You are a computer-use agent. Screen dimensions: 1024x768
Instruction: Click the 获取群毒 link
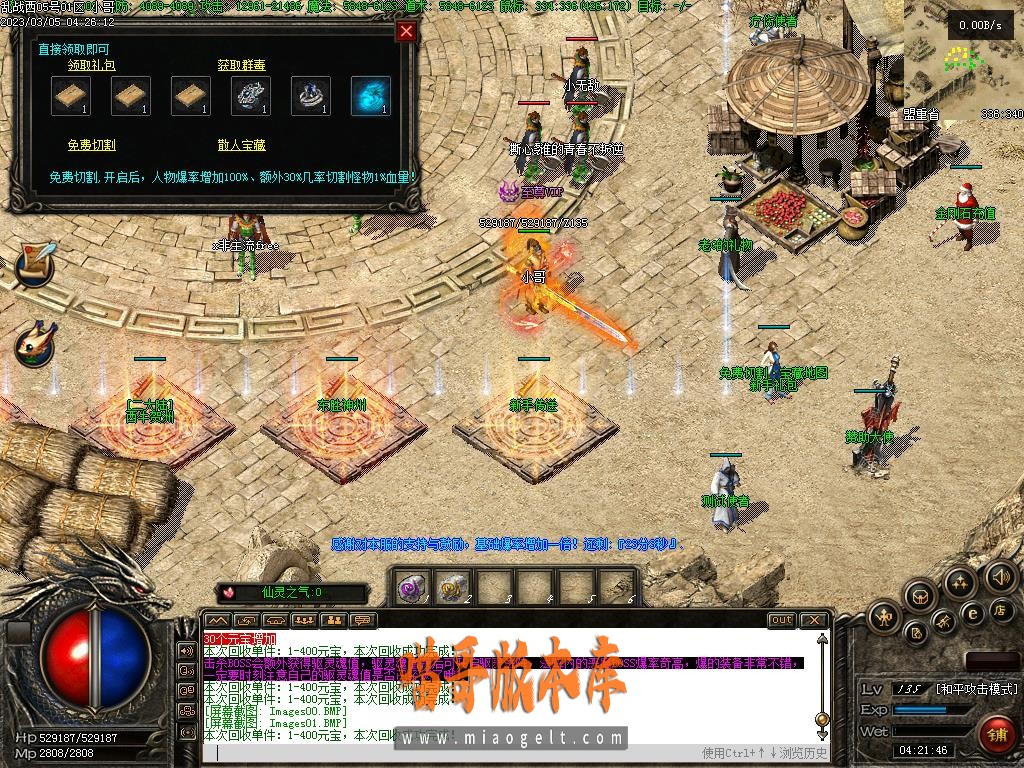[x=241, y=65]
